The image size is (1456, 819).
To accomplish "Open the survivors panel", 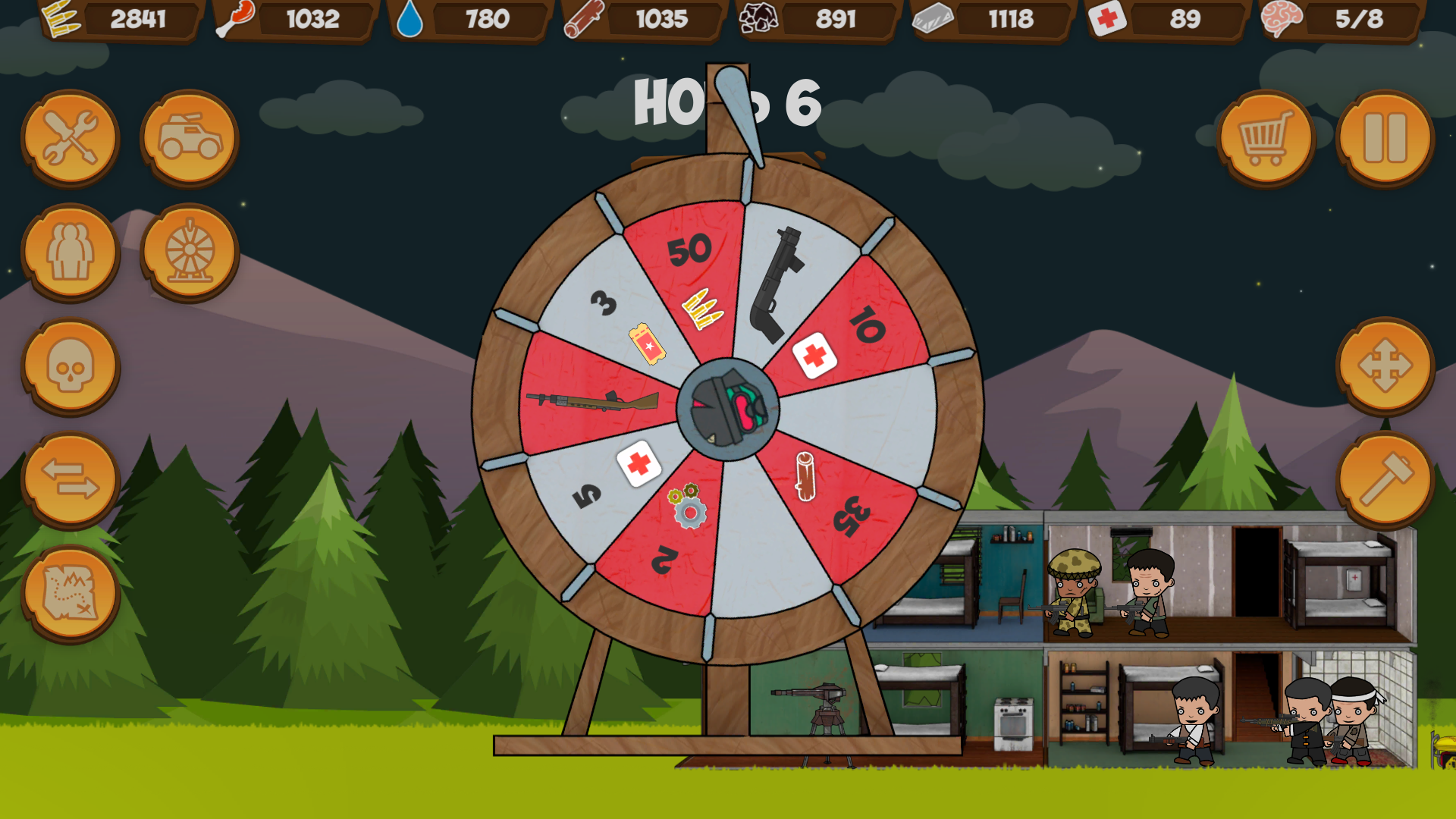I will [x=70, y=253].
